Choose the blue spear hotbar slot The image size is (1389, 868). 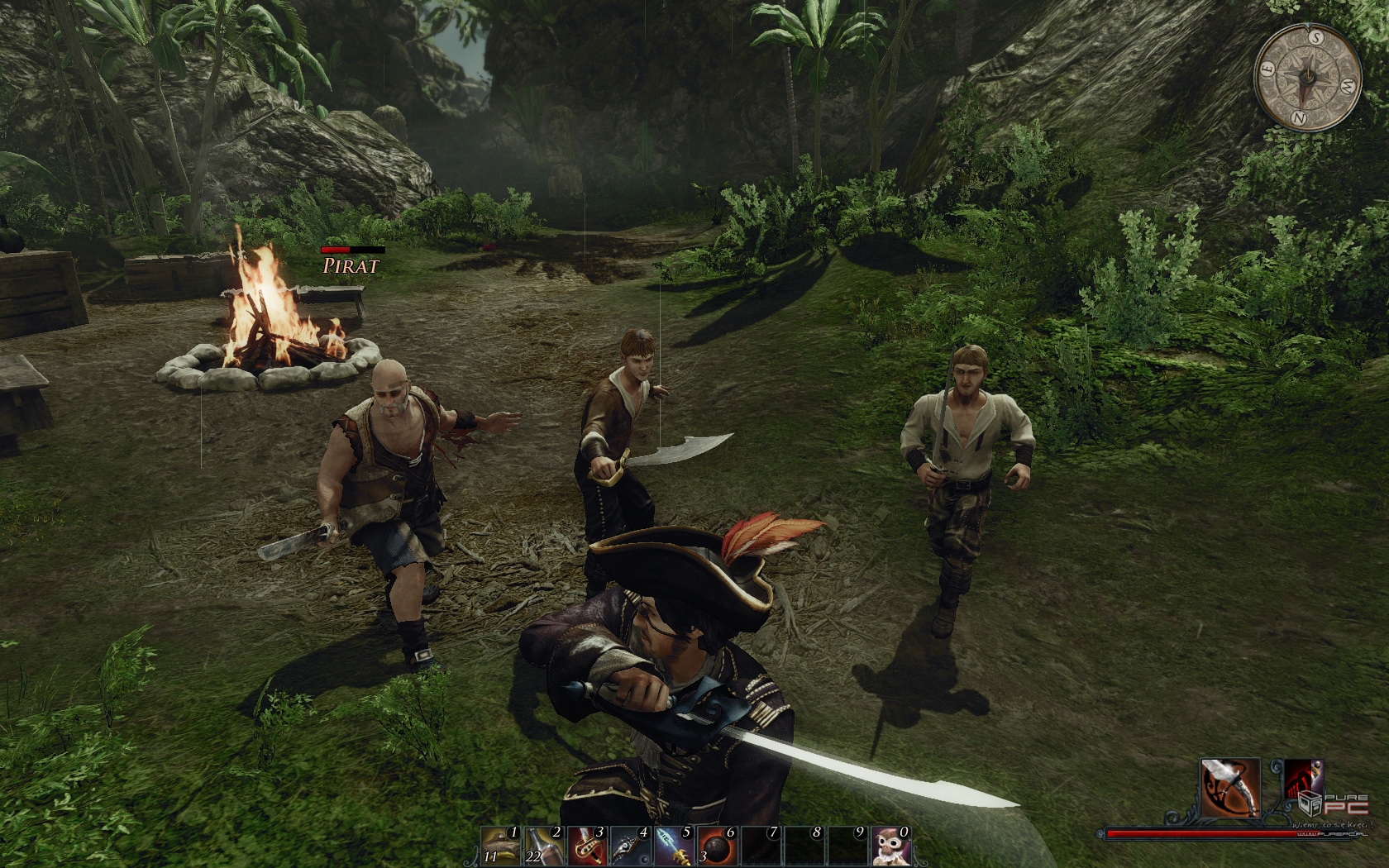(672, 845)
